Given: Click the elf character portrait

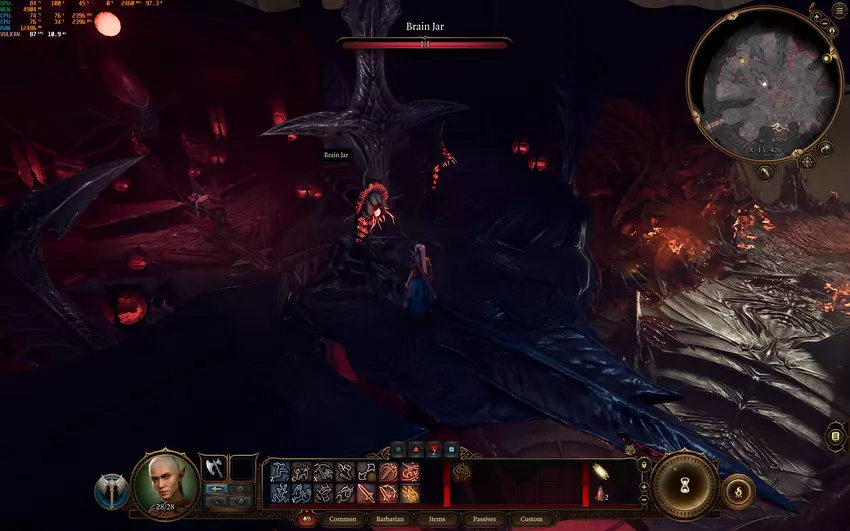Looking at the screenshot, I should [165, 484].
